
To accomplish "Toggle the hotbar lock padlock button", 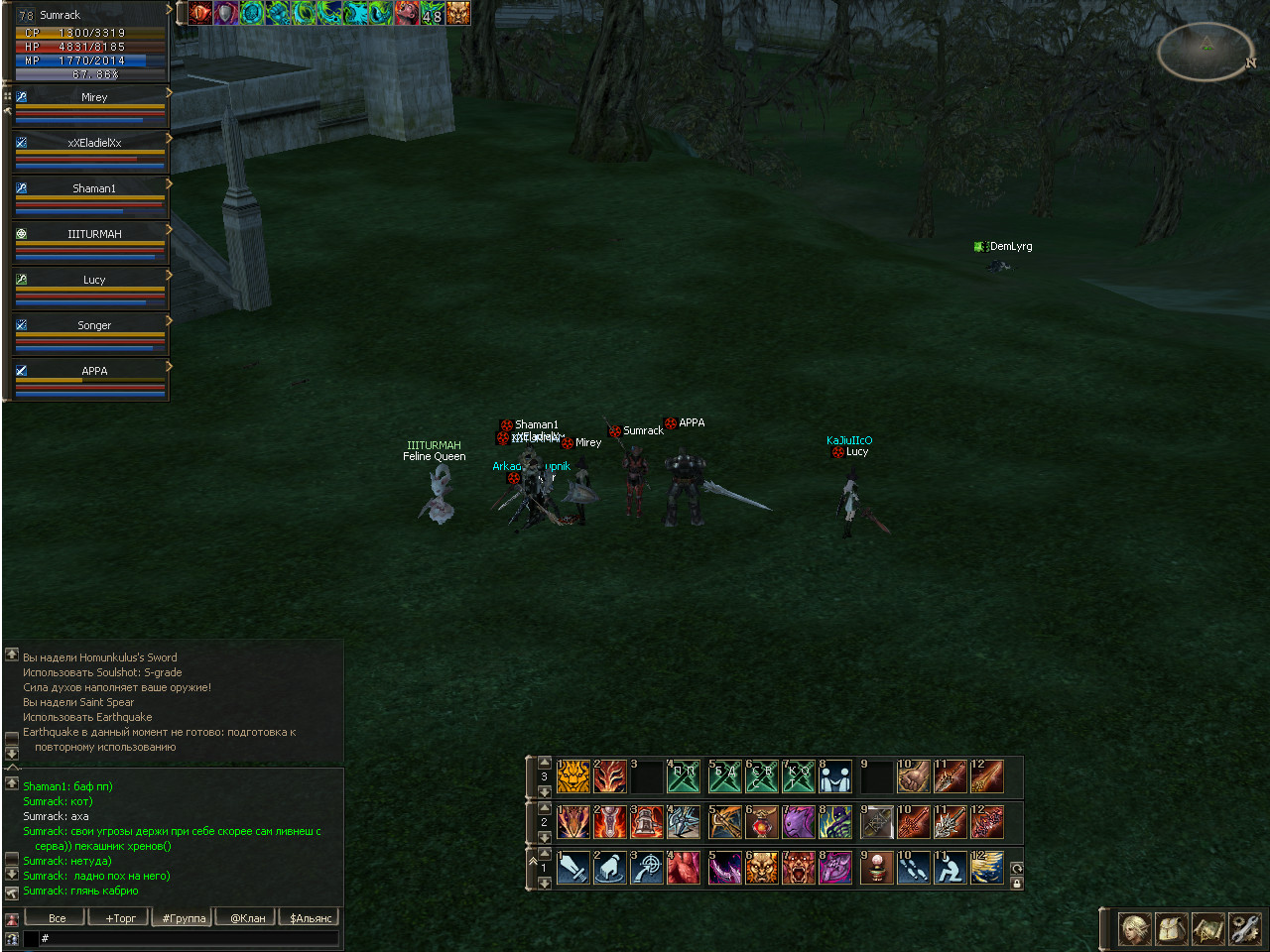I will click(x=1016, y=883).
